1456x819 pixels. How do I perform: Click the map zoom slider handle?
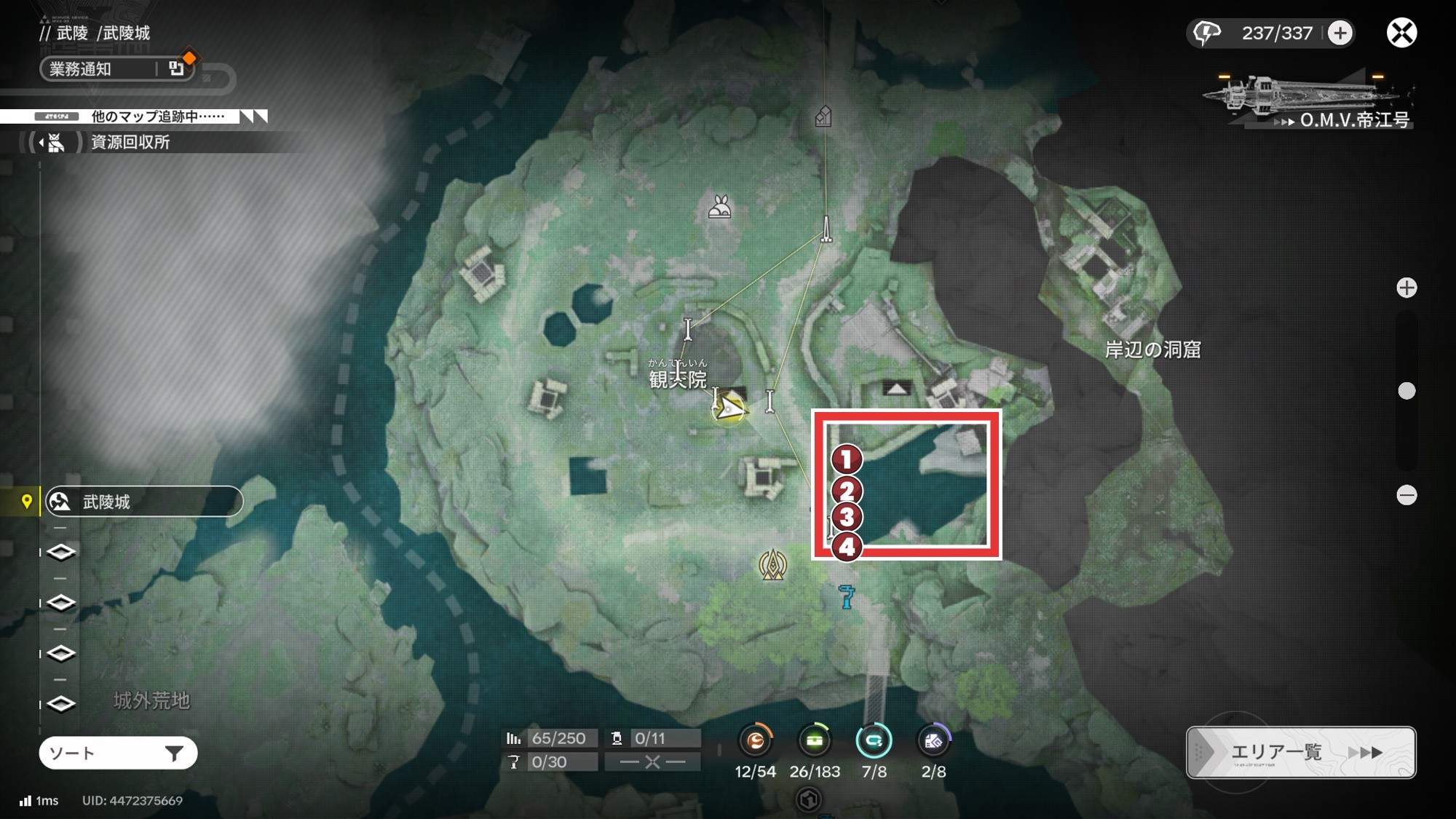(1406, 391)
